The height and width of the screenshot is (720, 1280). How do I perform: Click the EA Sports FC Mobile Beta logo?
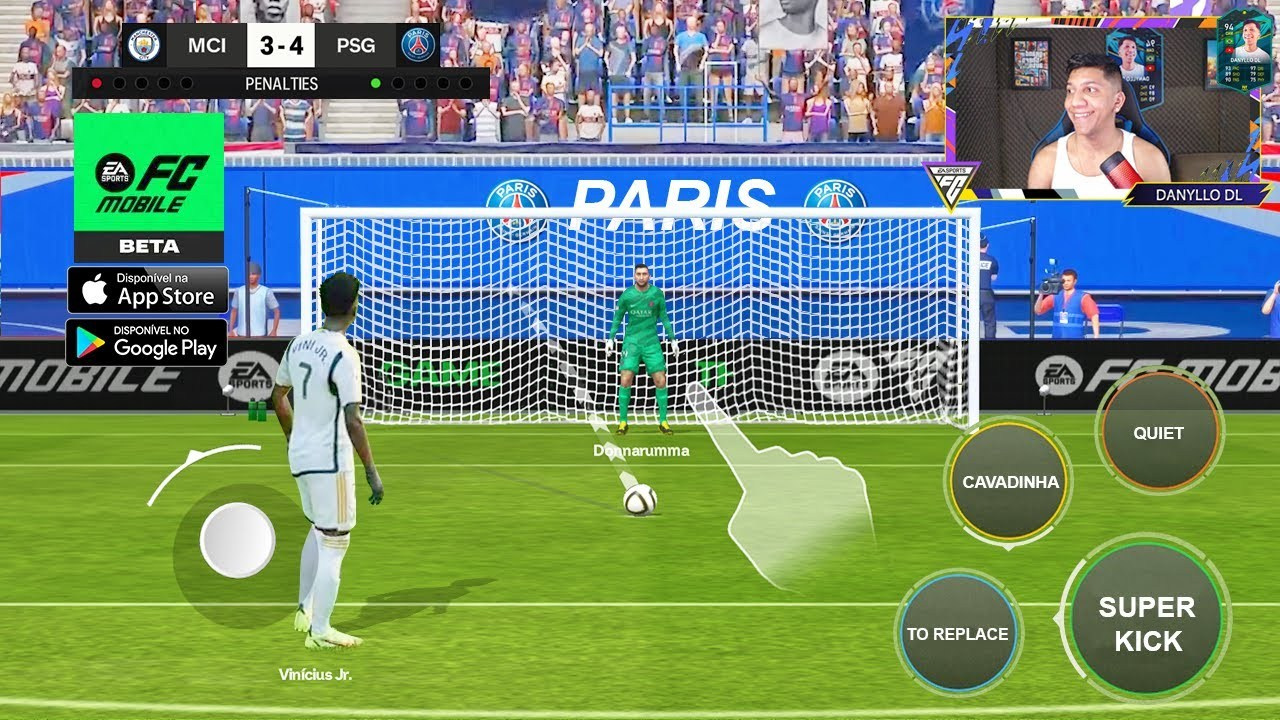(149, 186)
